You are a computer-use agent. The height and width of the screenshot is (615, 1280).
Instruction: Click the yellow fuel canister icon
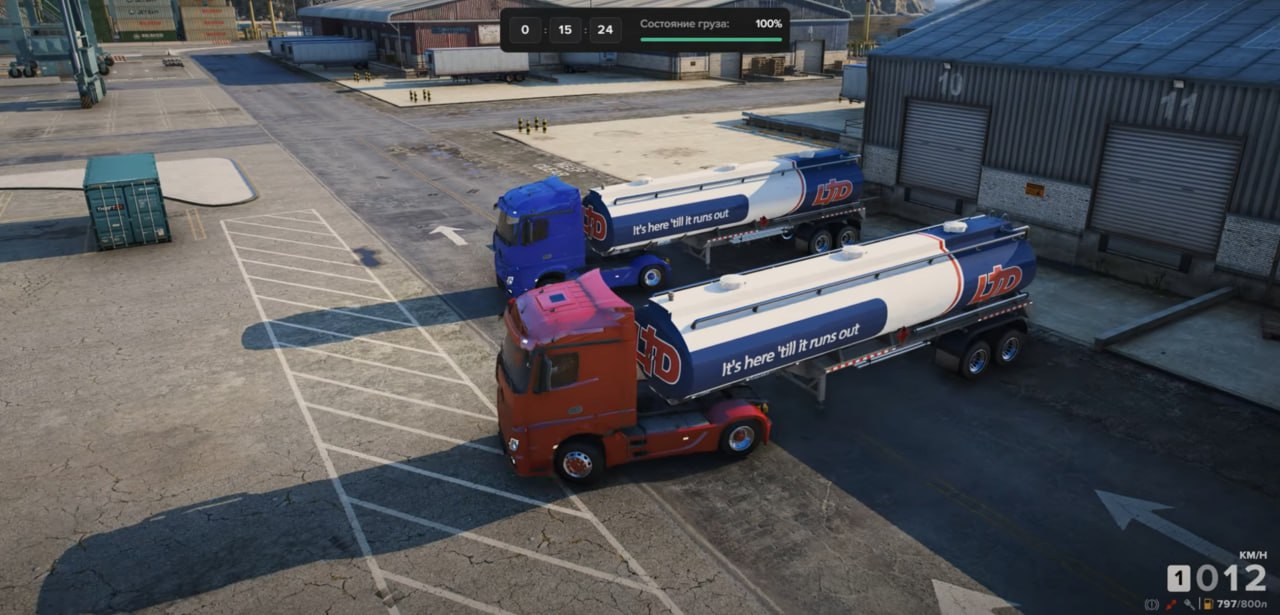pos(1208,604)
